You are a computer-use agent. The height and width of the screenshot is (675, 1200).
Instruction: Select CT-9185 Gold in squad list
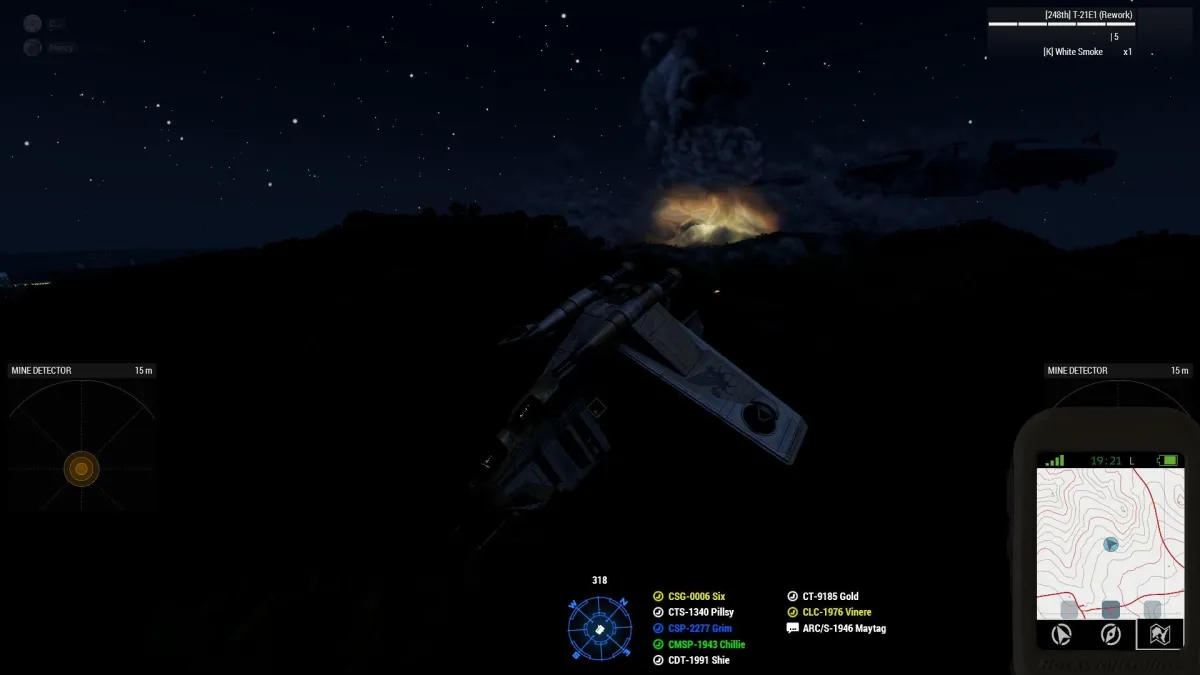point(830,597)
